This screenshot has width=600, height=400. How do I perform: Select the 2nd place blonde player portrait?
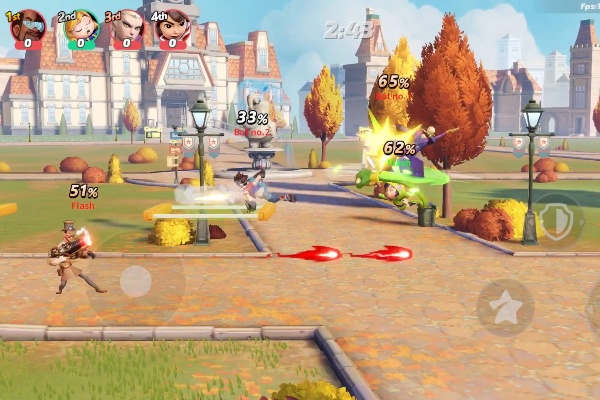78,27
